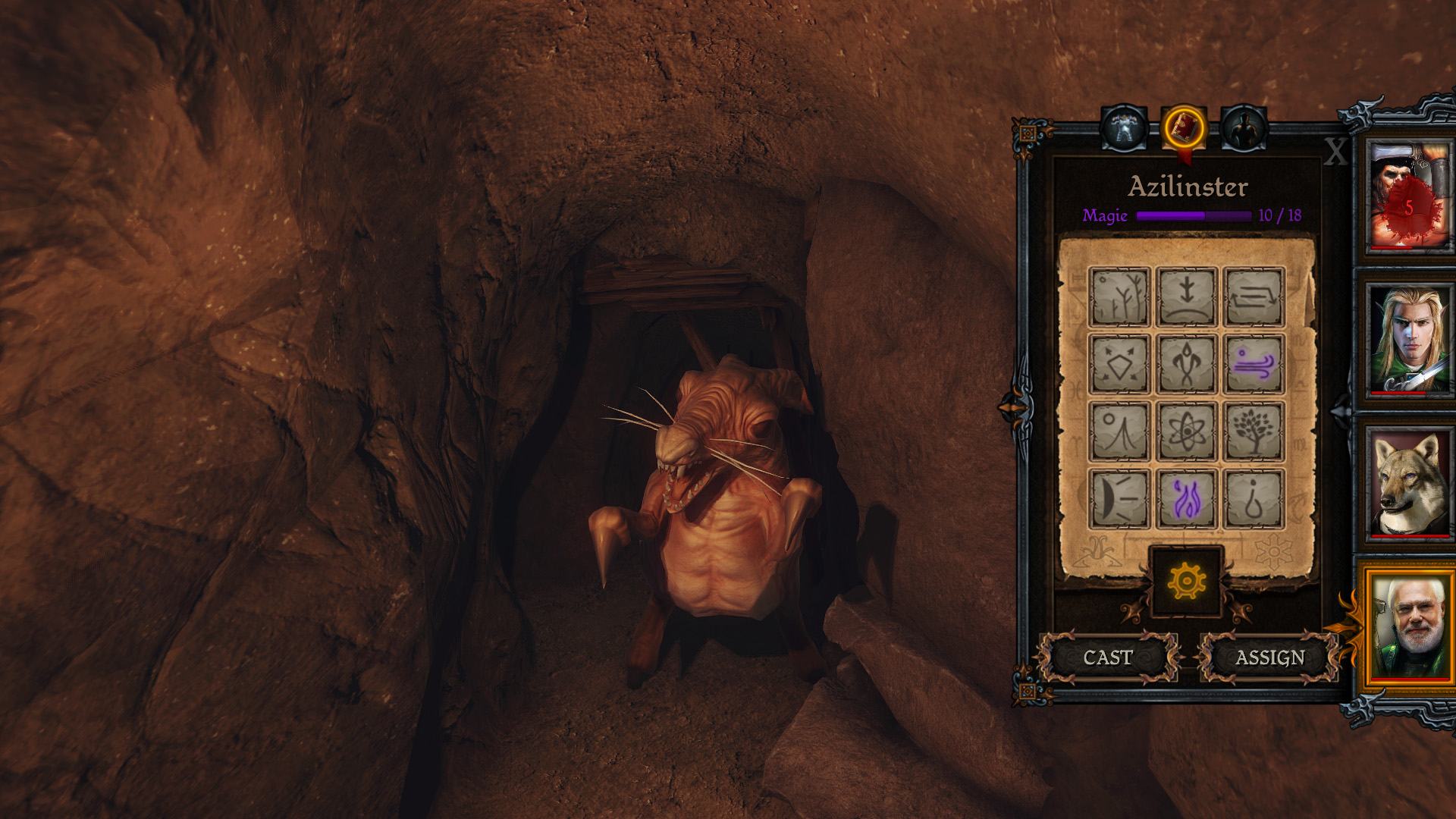Switch to the dark silhouette character tab

pos(1244,127)
